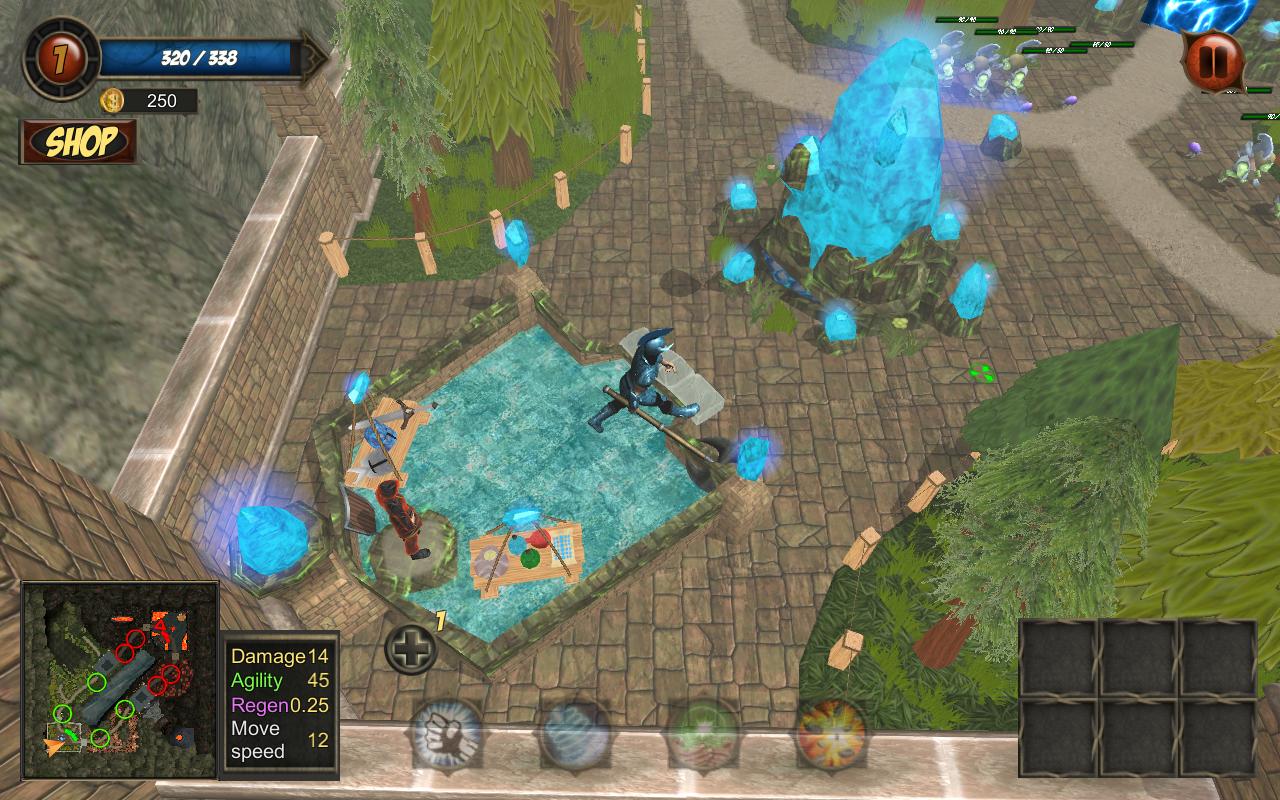Click the gold coin icon
This screenshot has width=1280, height=800.
112,100
